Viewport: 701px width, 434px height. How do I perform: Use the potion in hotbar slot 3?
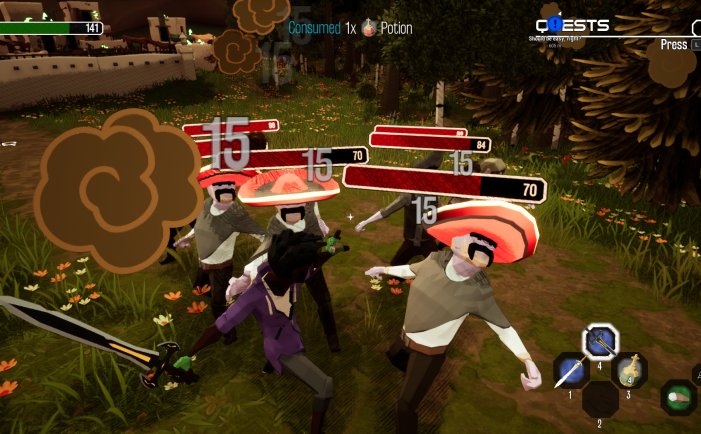point(629,371)
